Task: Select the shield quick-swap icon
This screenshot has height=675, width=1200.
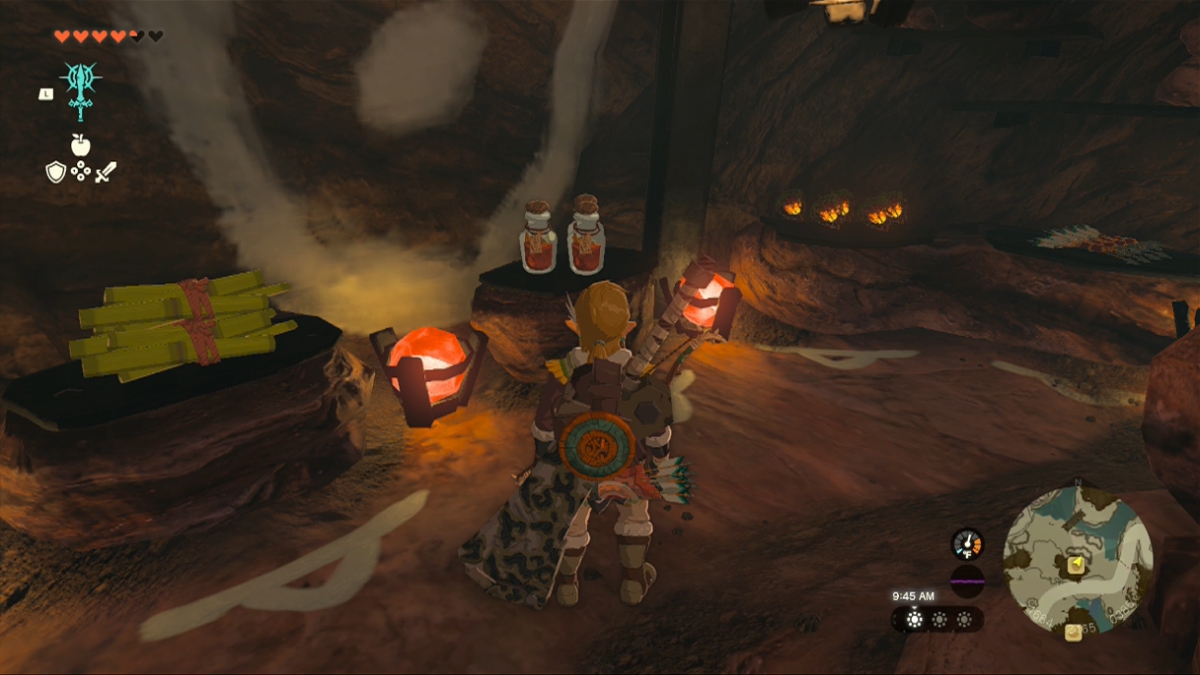Action: click(55, 171)
